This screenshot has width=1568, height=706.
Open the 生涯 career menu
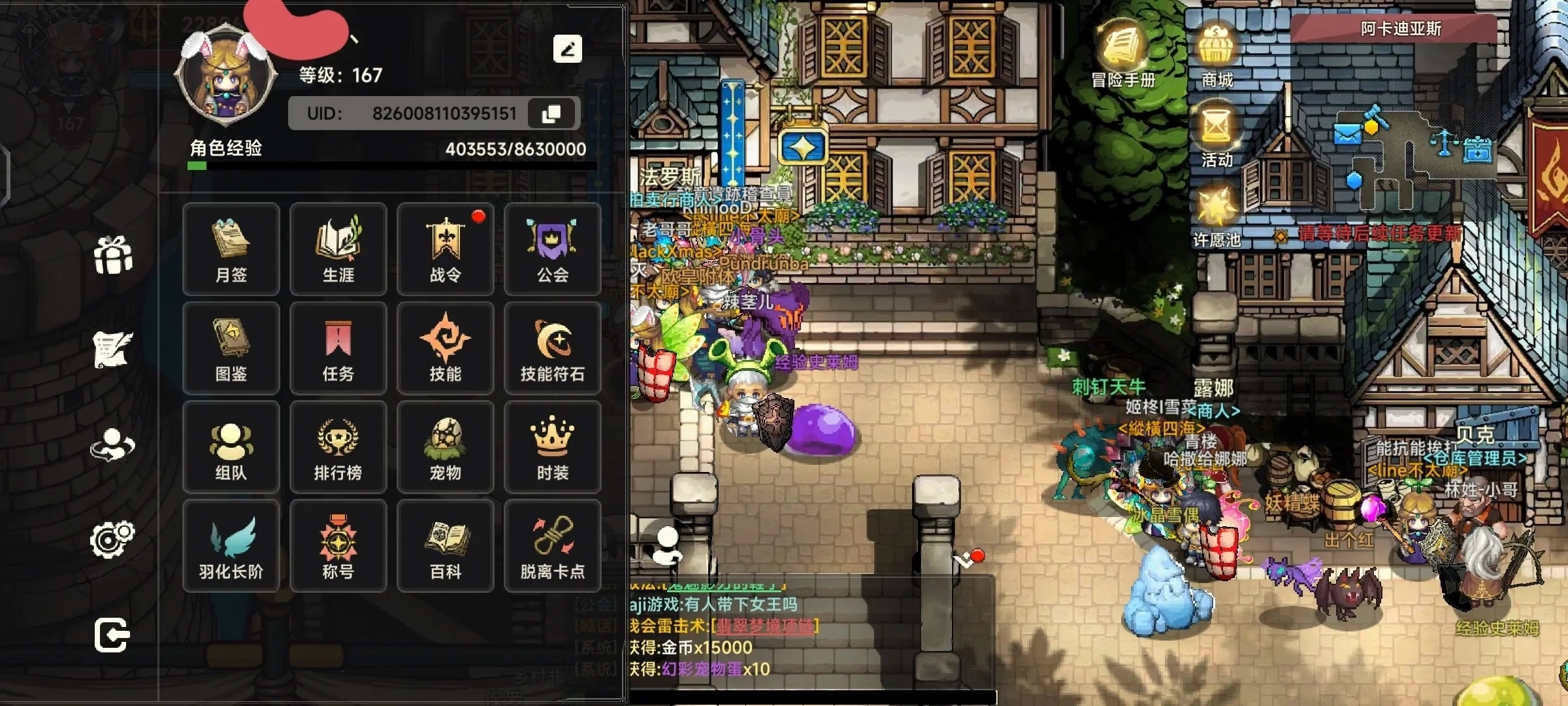point(338,249)
